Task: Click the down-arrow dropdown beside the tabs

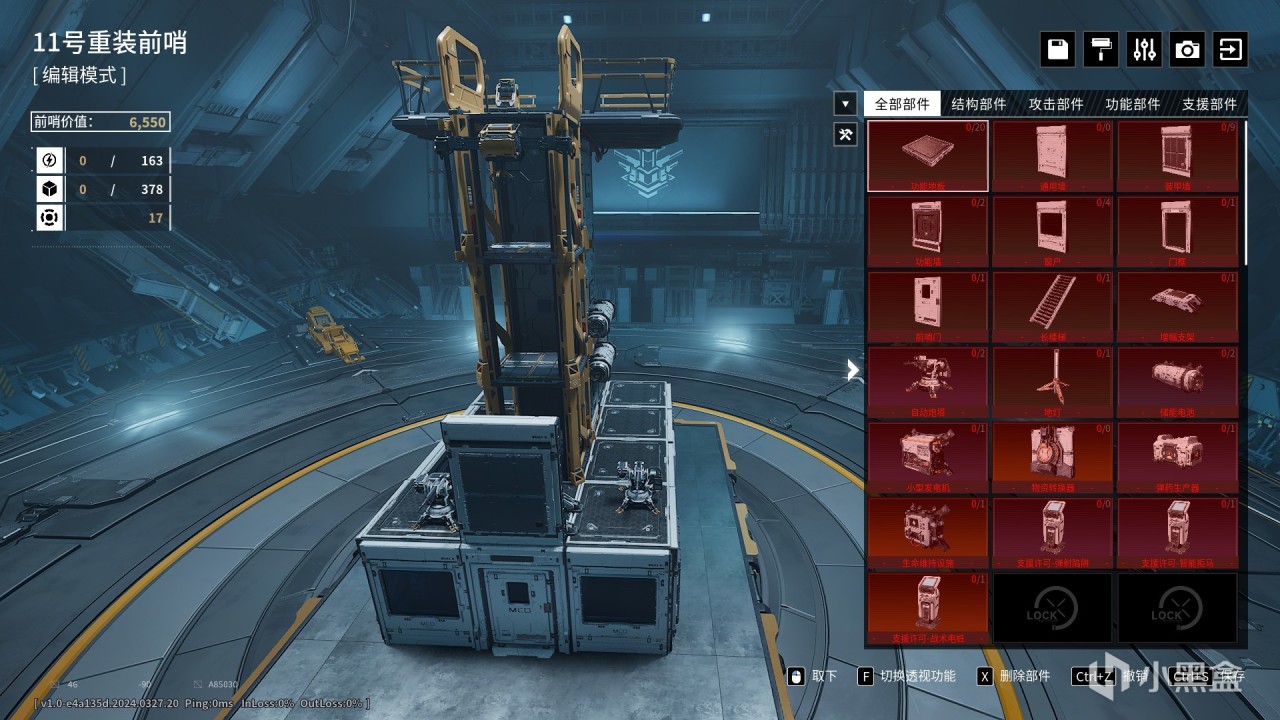Action: tap(845, 103)
